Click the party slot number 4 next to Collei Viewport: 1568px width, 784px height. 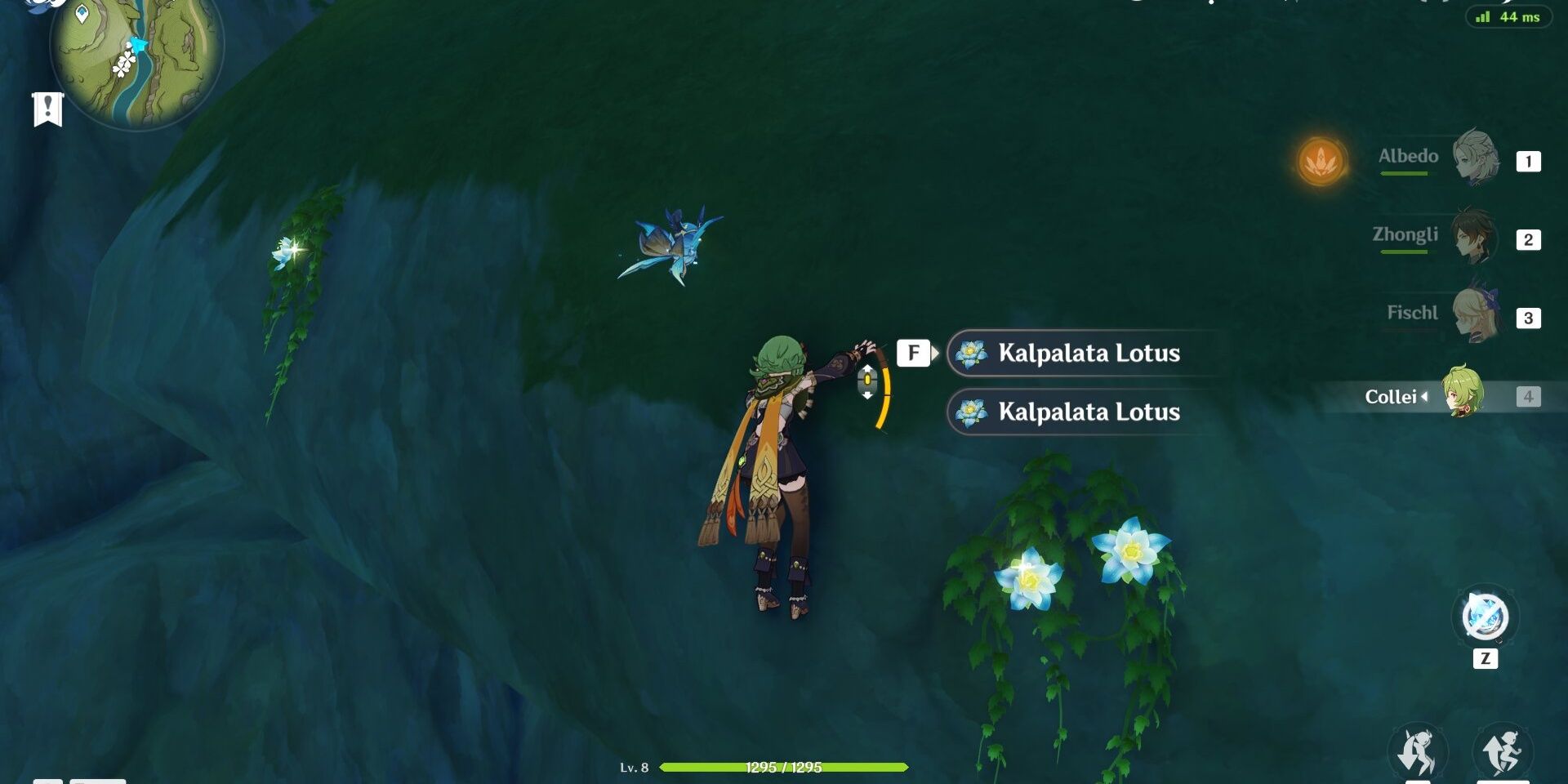click(1529, 398)
